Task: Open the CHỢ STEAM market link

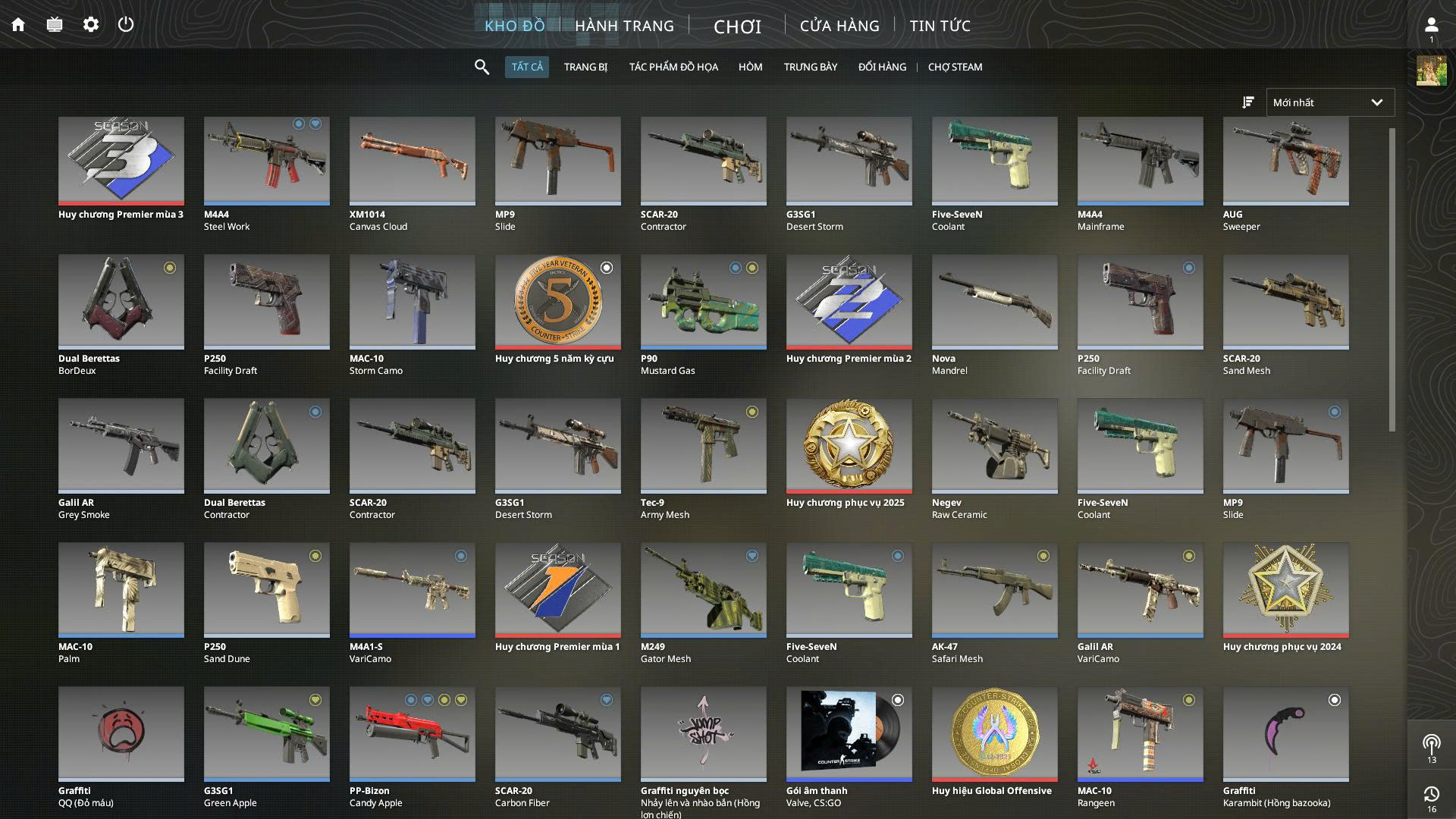Action: [955, 67]
